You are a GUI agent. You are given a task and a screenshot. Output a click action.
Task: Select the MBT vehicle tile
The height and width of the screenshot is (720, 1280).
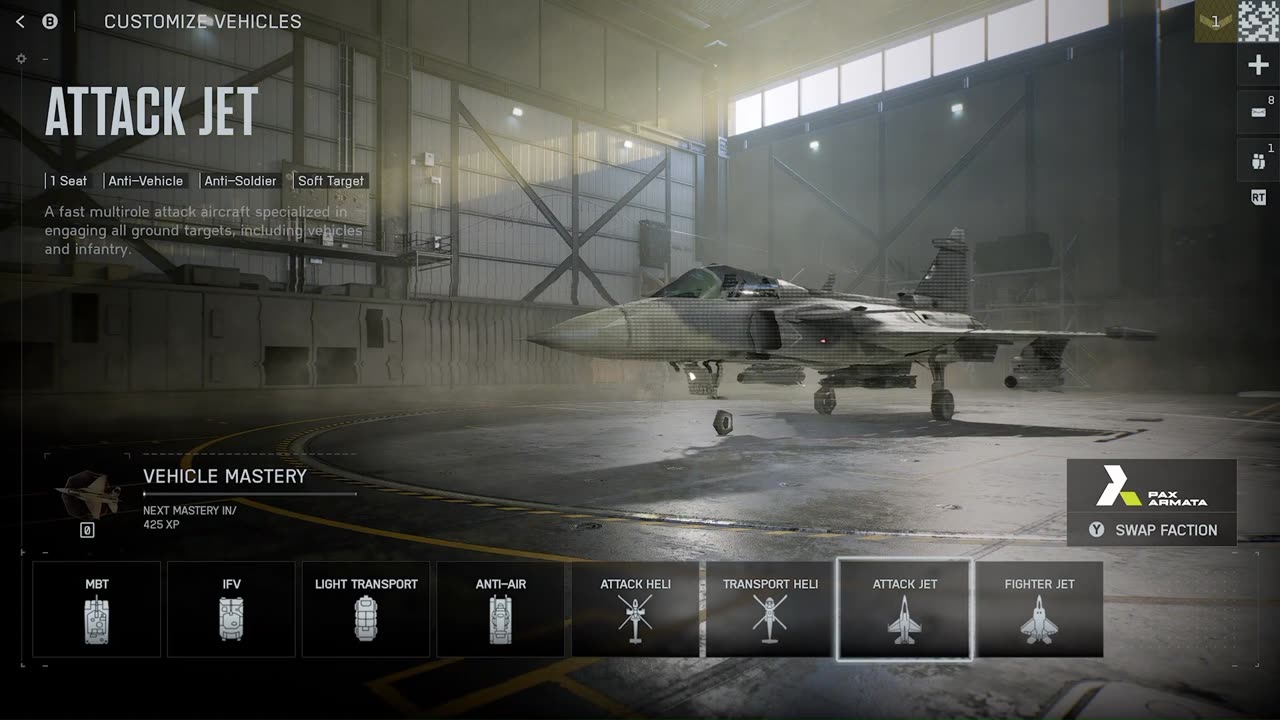click(x=97, y=609)
